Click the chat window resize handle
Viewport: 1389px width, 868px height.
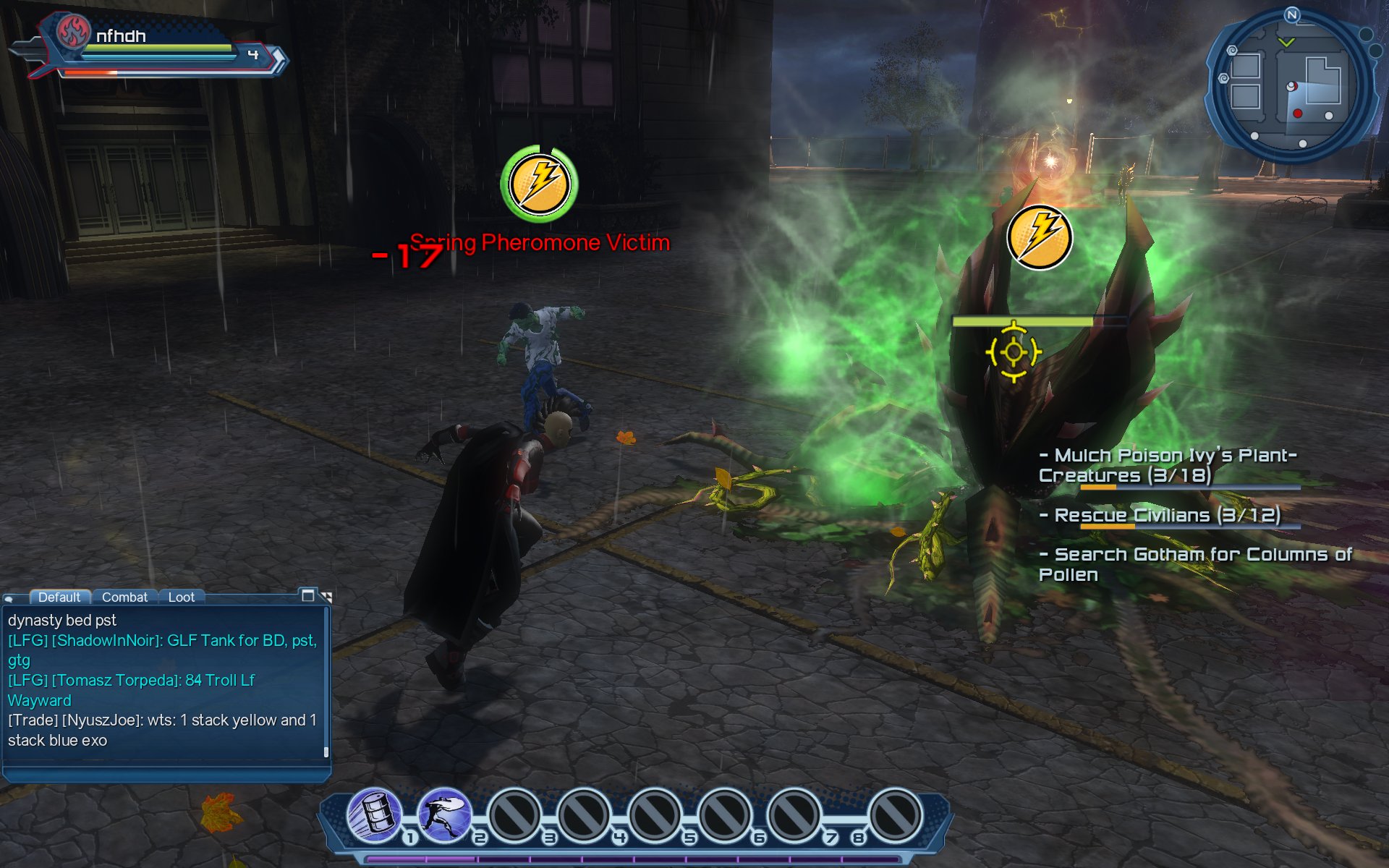(327, 597)
